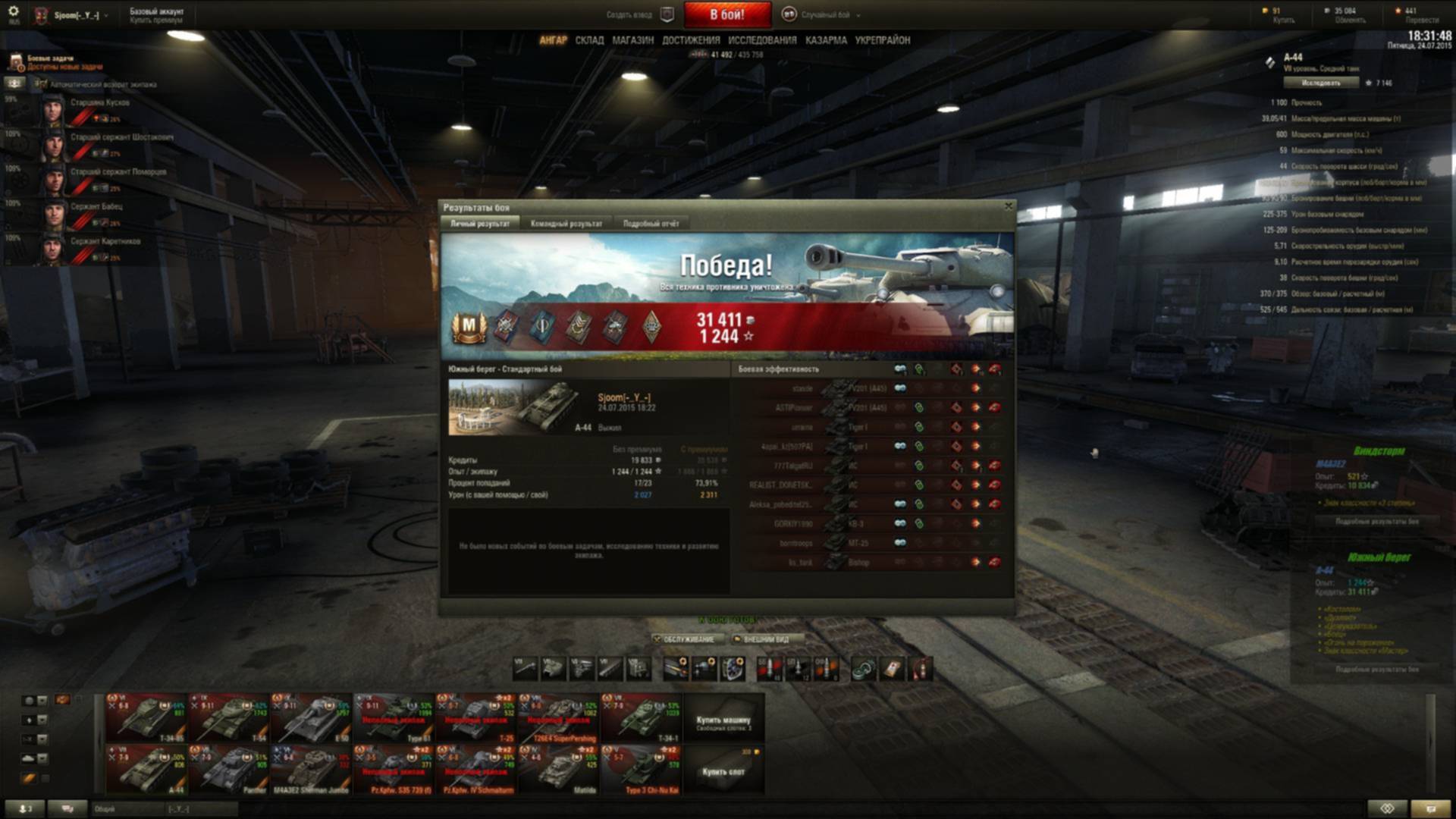Open the game settings gear icon

[13, 11]
